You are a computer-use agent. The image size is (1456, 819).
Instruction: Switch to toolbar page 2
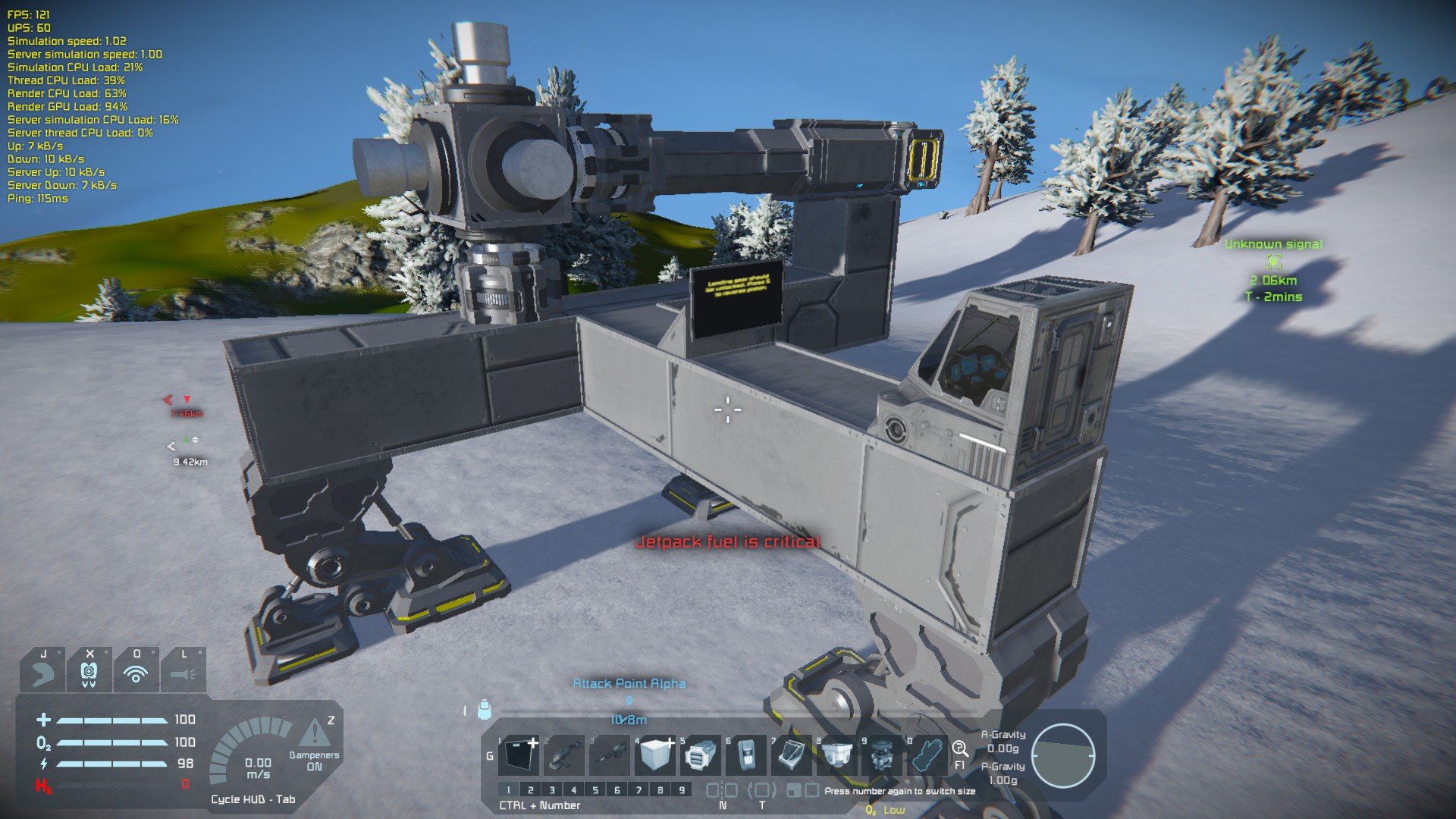pyautogui.click(x=530, y=790)
